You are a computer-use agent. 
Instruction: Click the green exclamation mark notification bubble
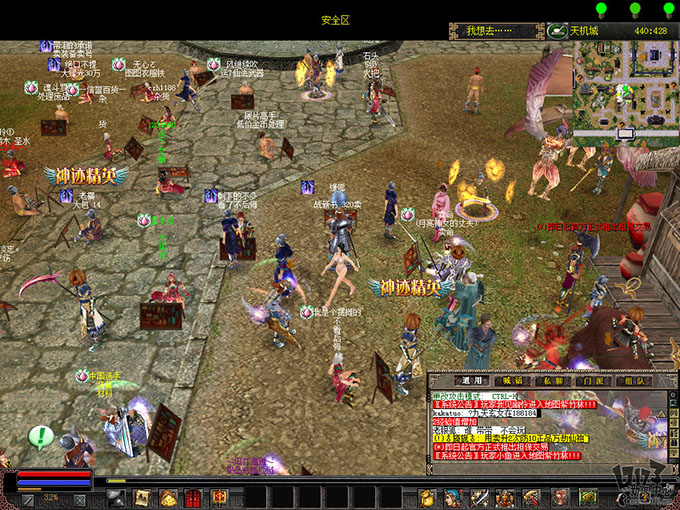pyautogui.click(x=41, y=436)
